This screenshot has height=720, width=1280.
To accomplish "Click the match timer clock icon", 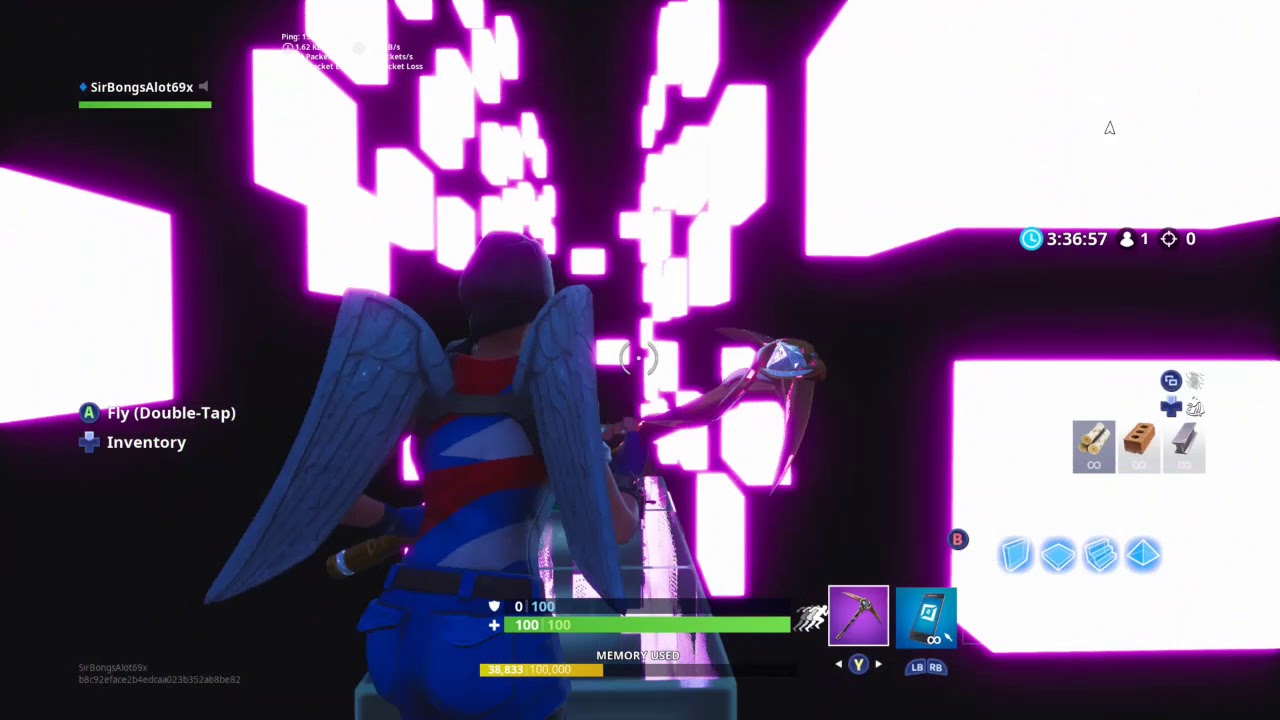I will click(1031, 239).
